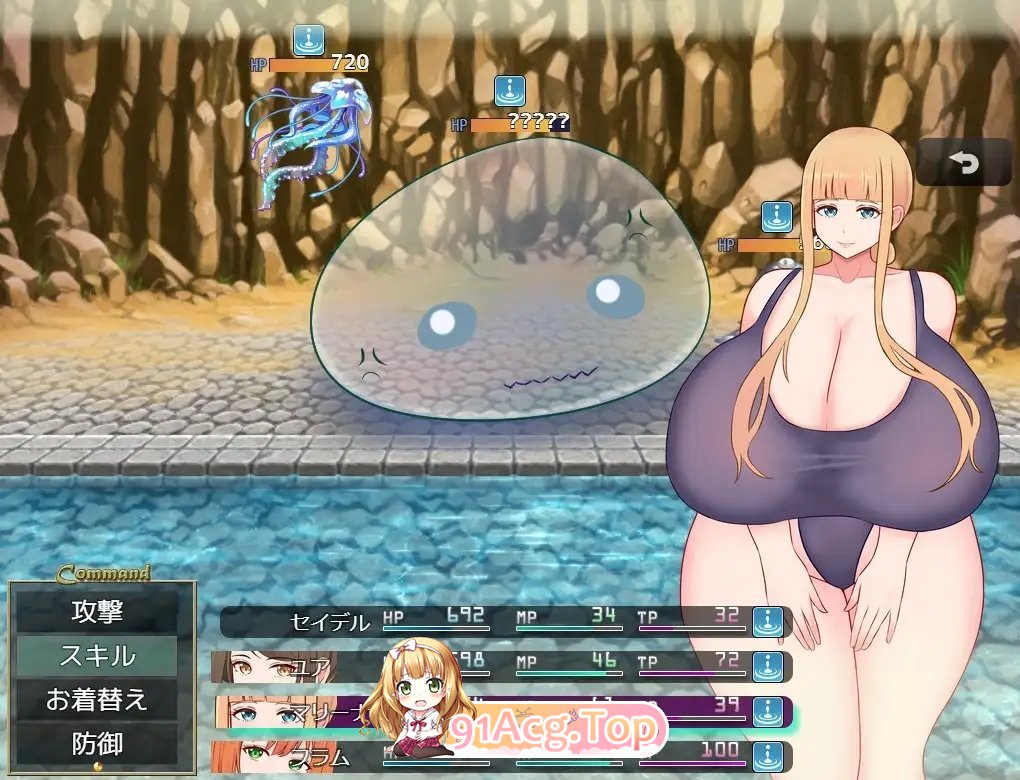Open the お着替え costume change command

(x=97, y=700)
